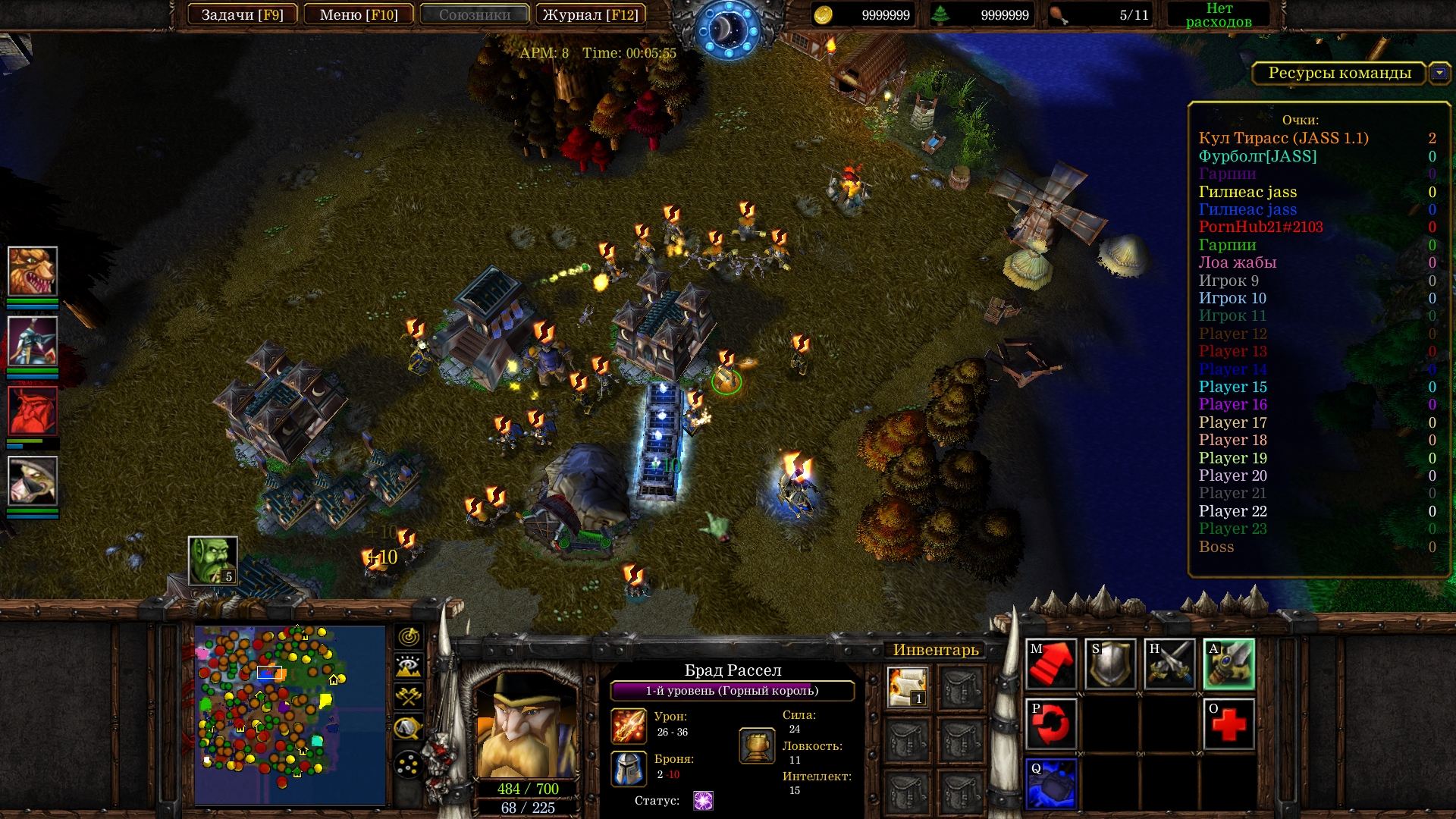Click on the minimap

click(x=290, y=714)
